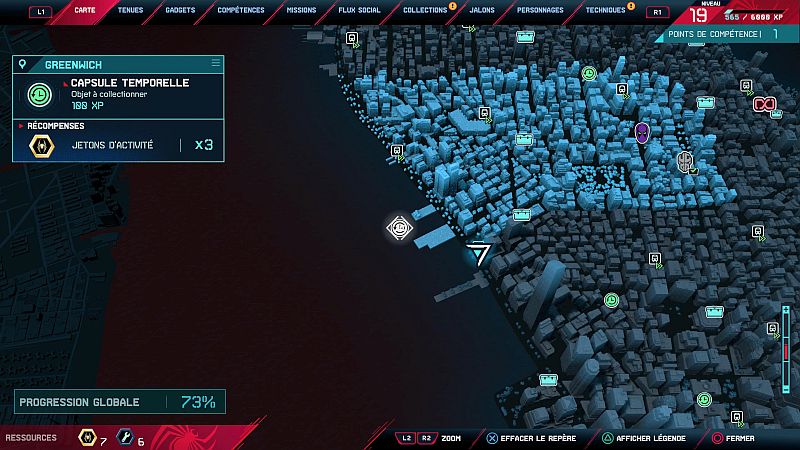Screen dimensions: 800x450
Task: Click the list icon beside Greenwich
Action: [x=215, y=63]
